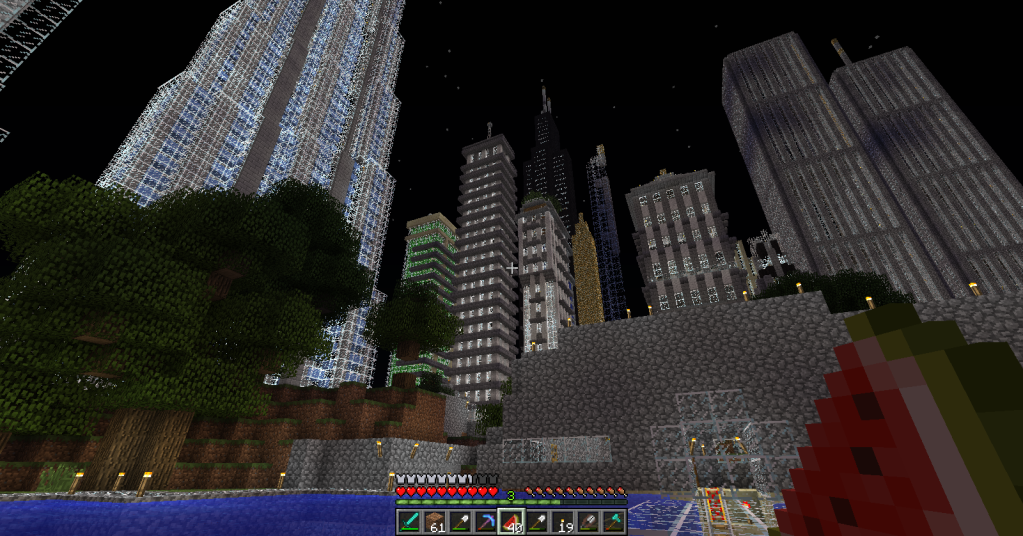Screen dimensions: 1023x536
Task: Choose the dirt block stack of 61
Action: point(435,522)
